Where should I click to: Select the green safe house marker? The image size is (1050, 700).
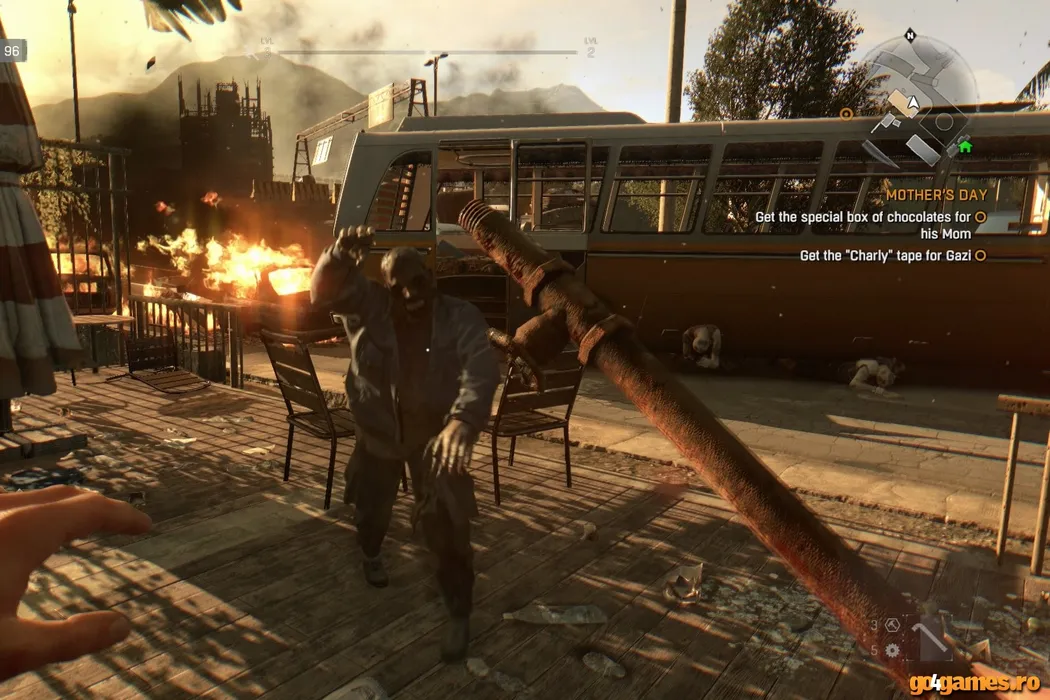(965, 147)
